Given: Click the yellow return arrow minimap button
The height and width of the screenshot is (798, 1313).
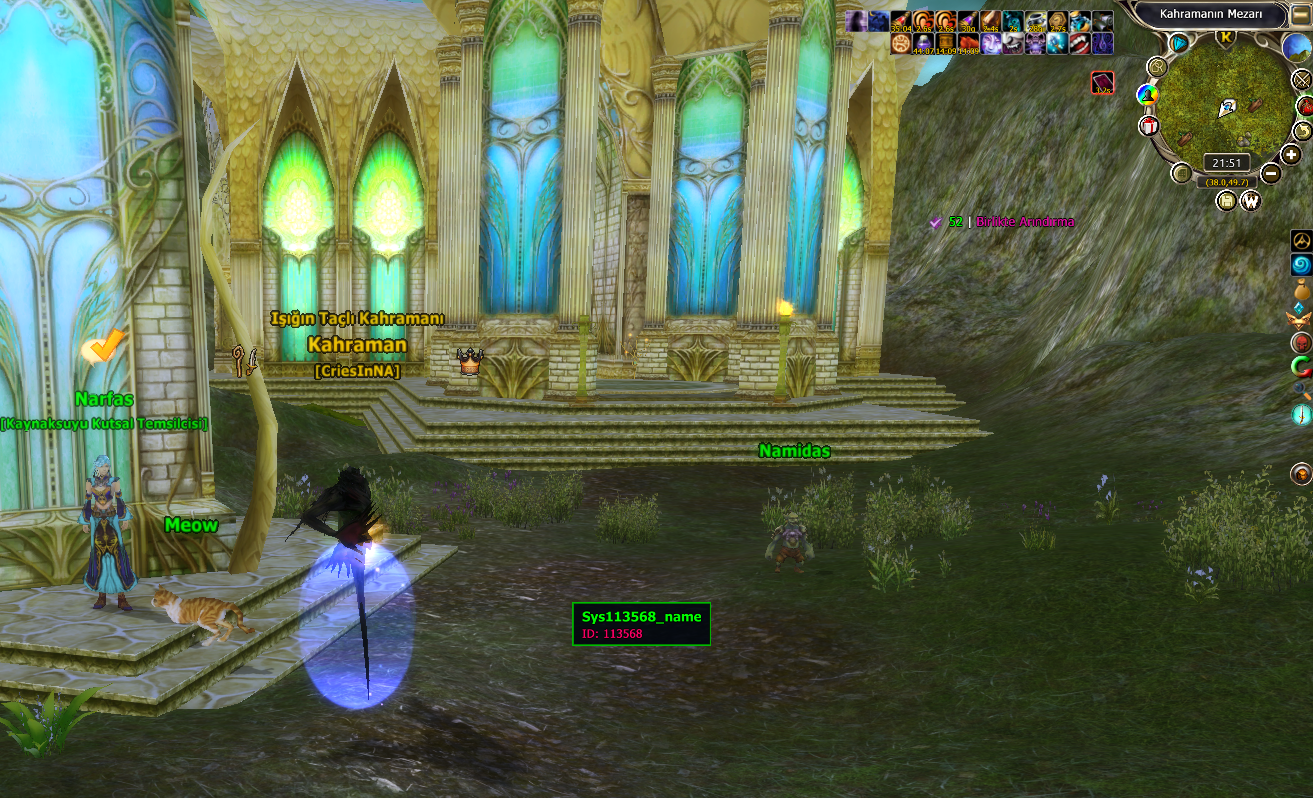Looking at the screenshot, I should click(1302, 131).
